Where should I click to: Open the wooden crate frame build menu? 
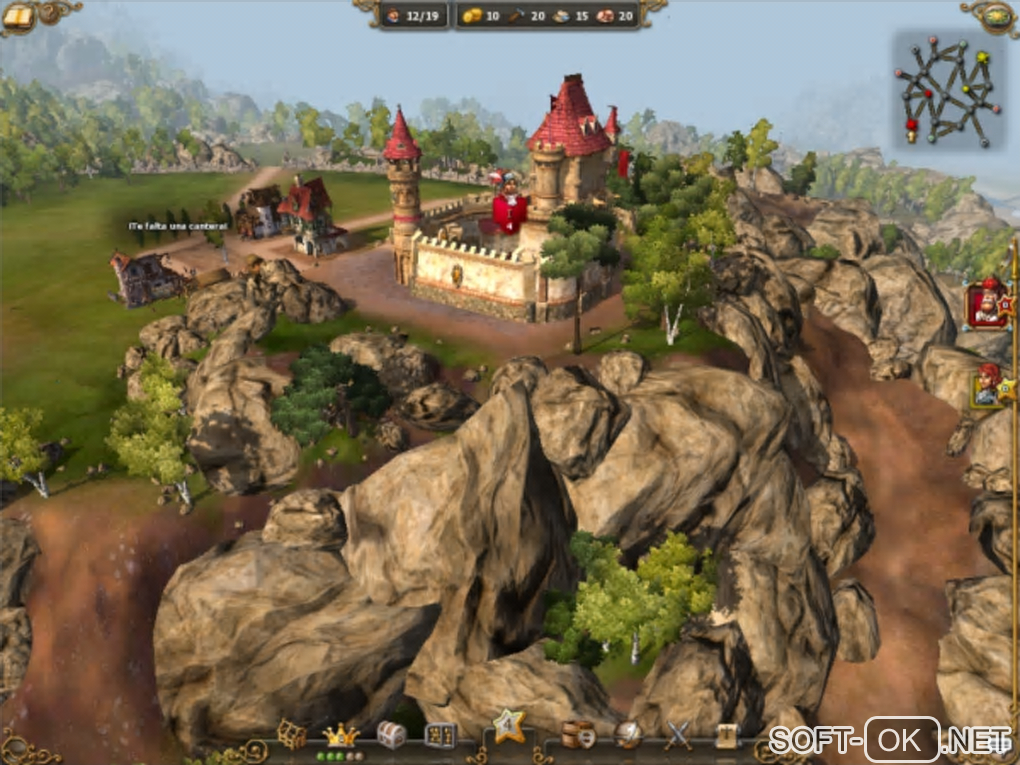pos(292,735)
